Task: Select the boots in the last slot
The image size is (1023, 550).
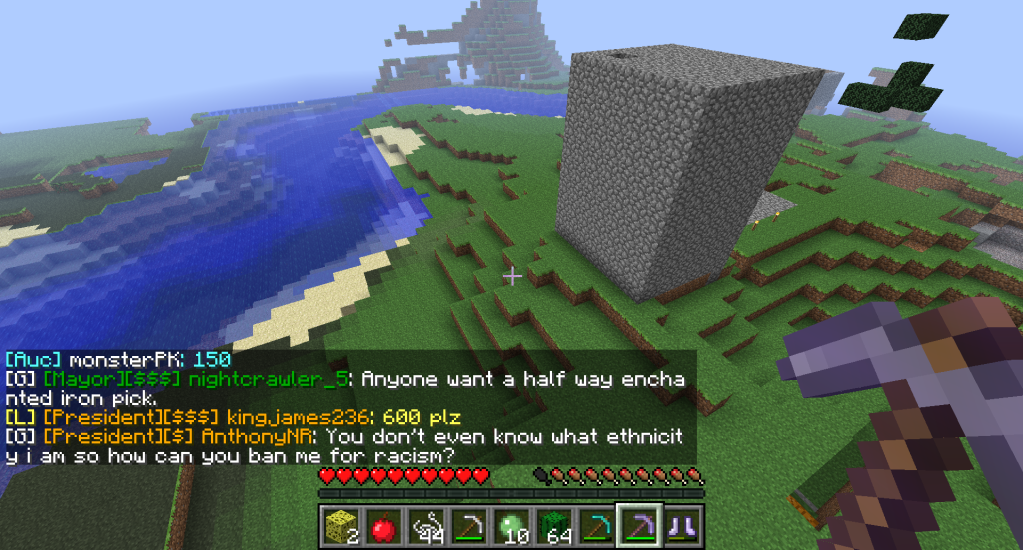Action: (684, 525)
